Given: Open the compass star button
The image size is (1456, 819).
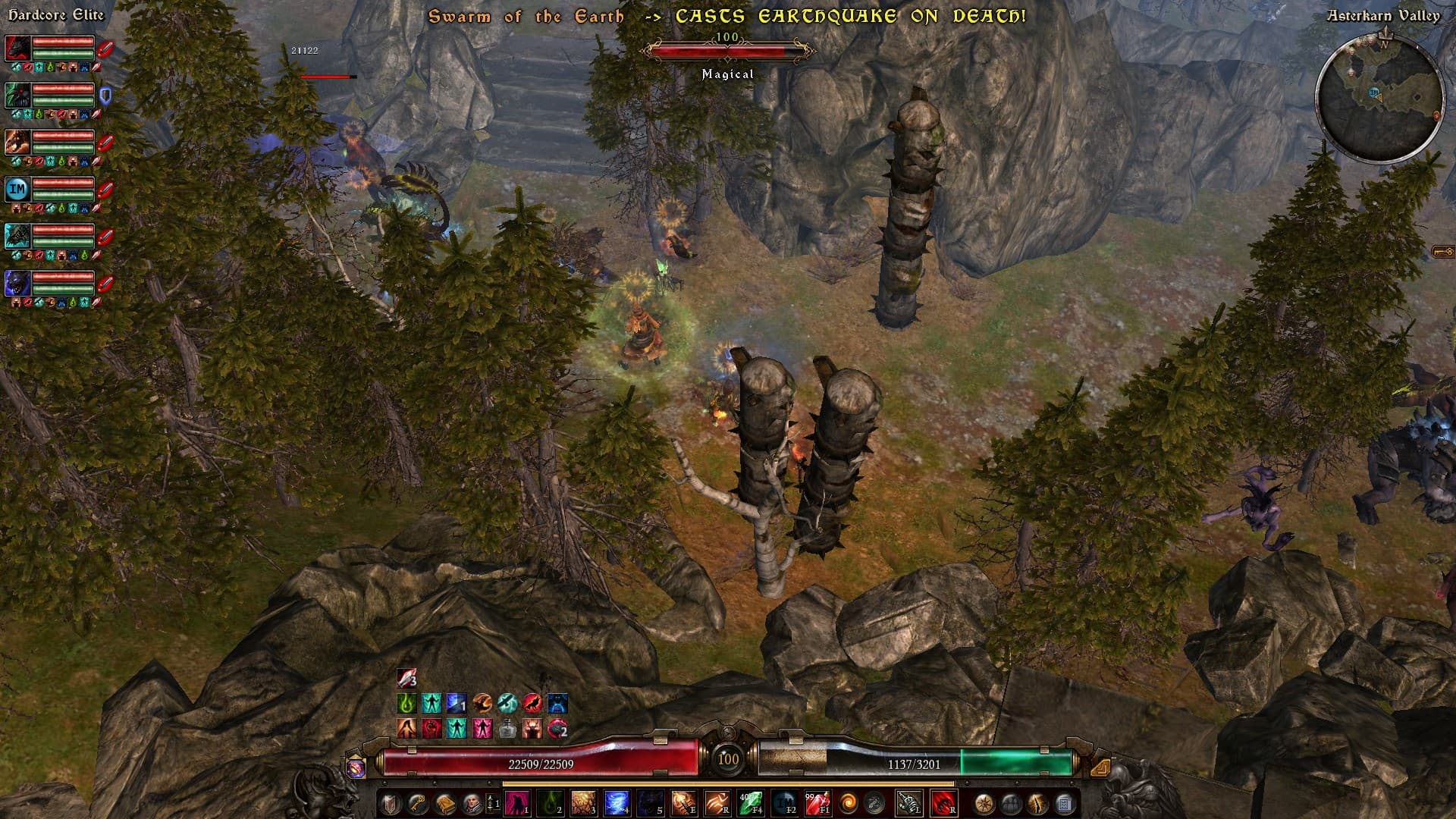Looking at the screenshot, I should pyautogui.click(x=984, y=803).
